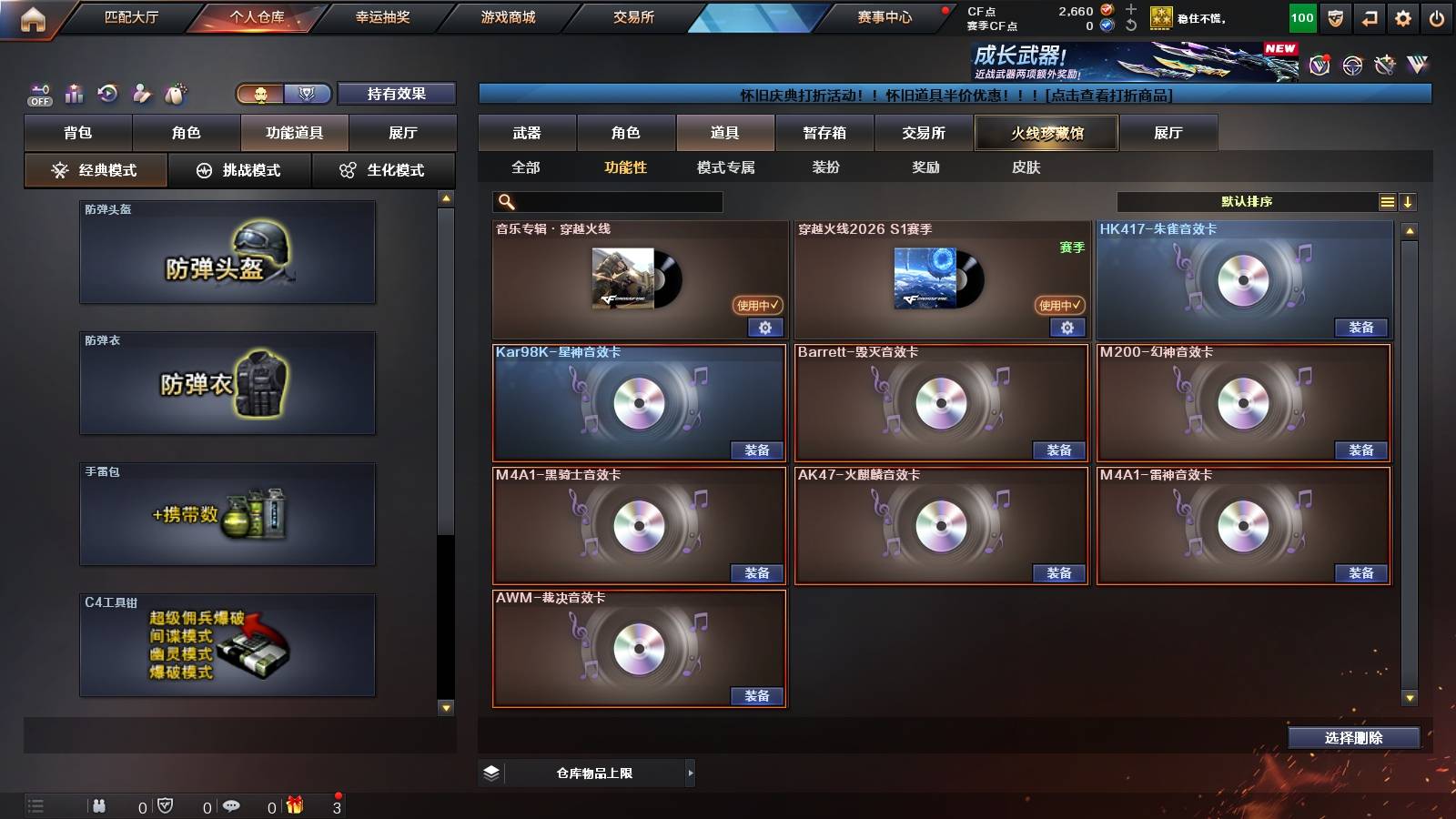This screenshot has height=819, width=1456.
Task: Click the 持有效果 button
Action: [398, 94]
